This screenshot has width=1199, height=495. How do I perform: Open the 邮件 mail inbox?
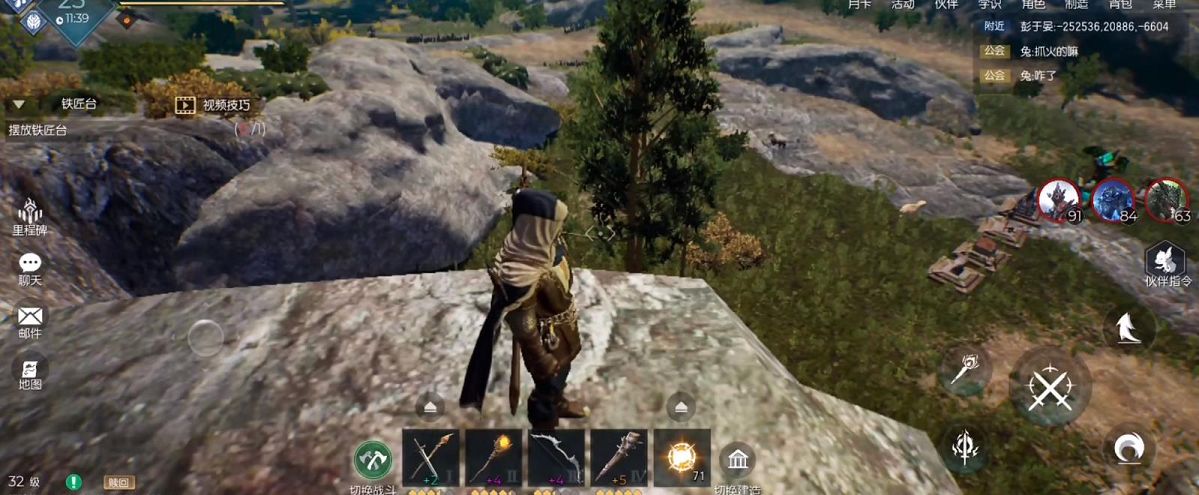tap(30, 320)
